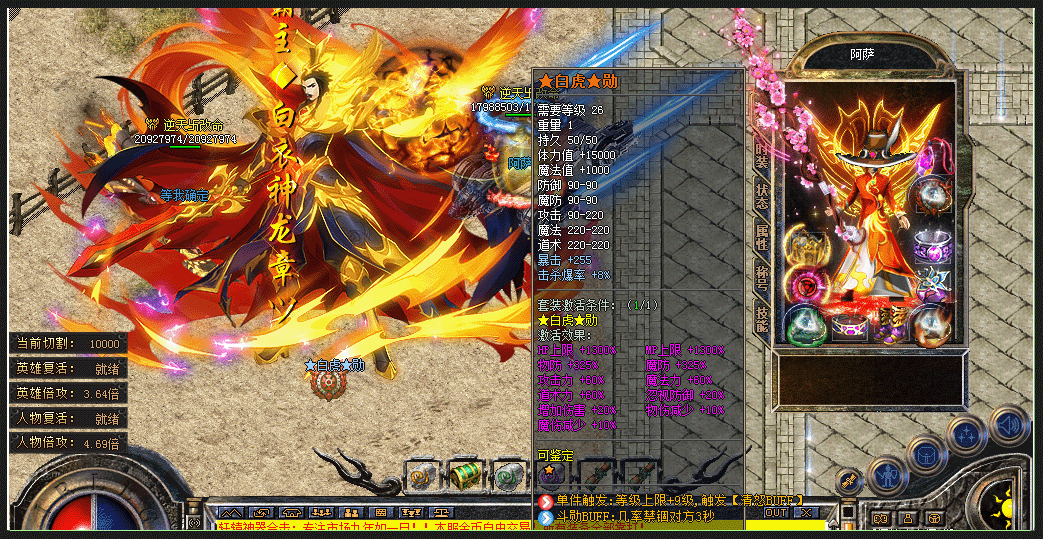Open the 状态 tab
The width and height of the screenshot is (1044, 539).
pyautogui.click(x=762, y=196)
